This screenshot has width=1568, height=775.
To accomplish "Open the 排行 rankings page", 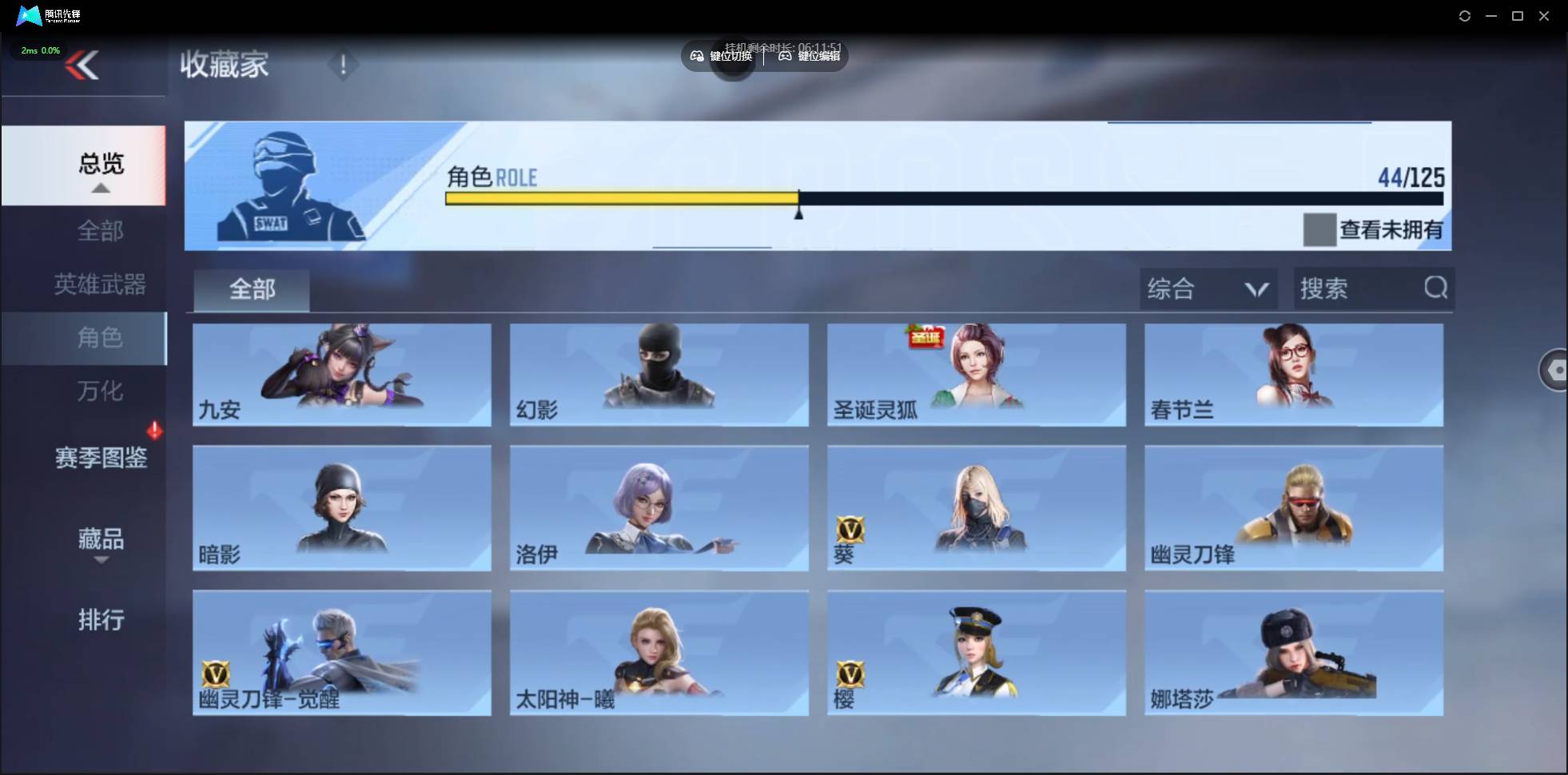I will [101, 621].
